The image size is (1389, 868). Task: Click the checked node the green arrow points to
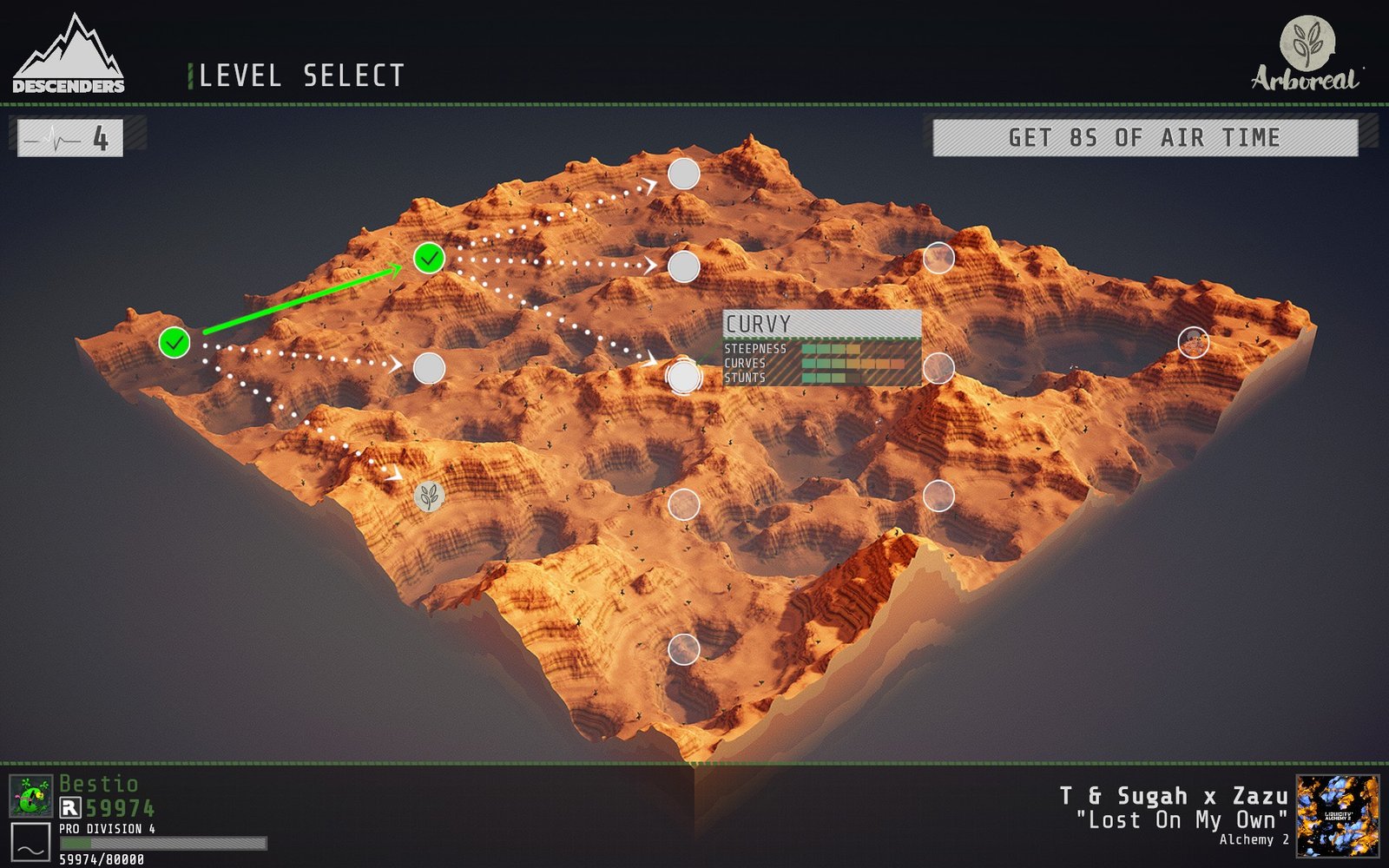point(429,258)
